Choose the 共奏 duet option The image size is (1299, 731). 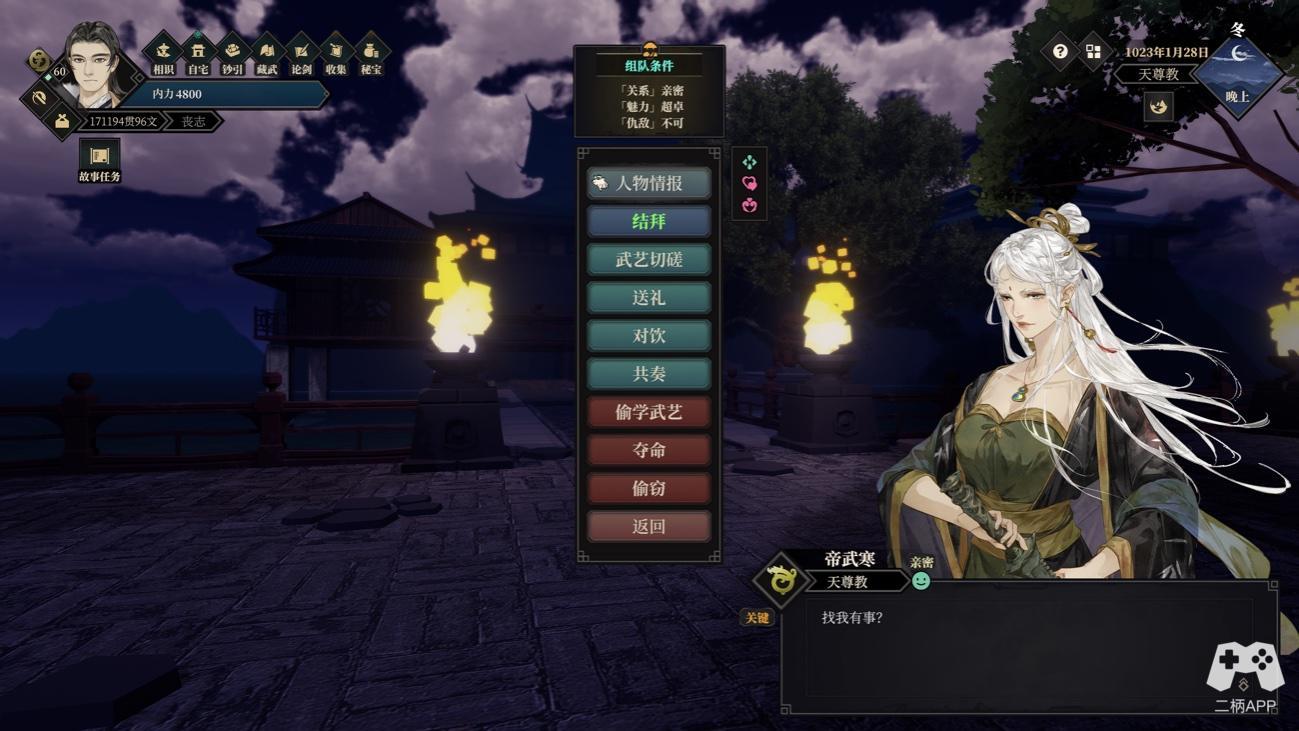click(x=649, y=374)
